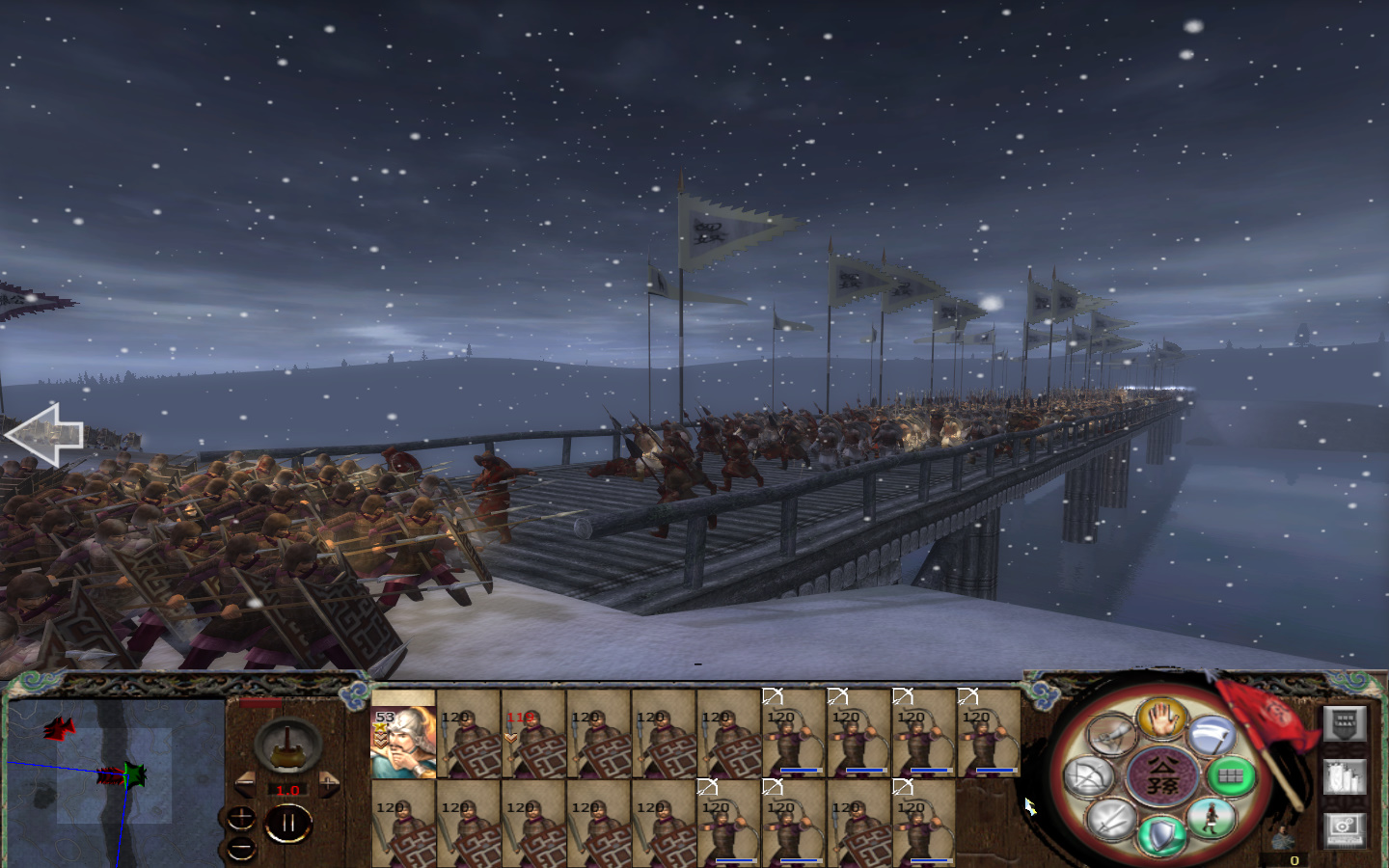Increase battle speed with the plus arrow
Image resolution: width=1389 pixels, height=868 pixels.
(329, 784)
